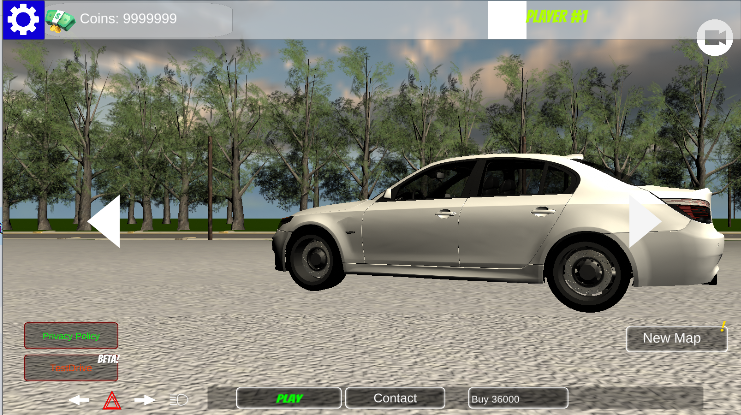Activate the small left turn signal arrow
The height and width of the screenshot is (415, 741).
tap(79, 400)
